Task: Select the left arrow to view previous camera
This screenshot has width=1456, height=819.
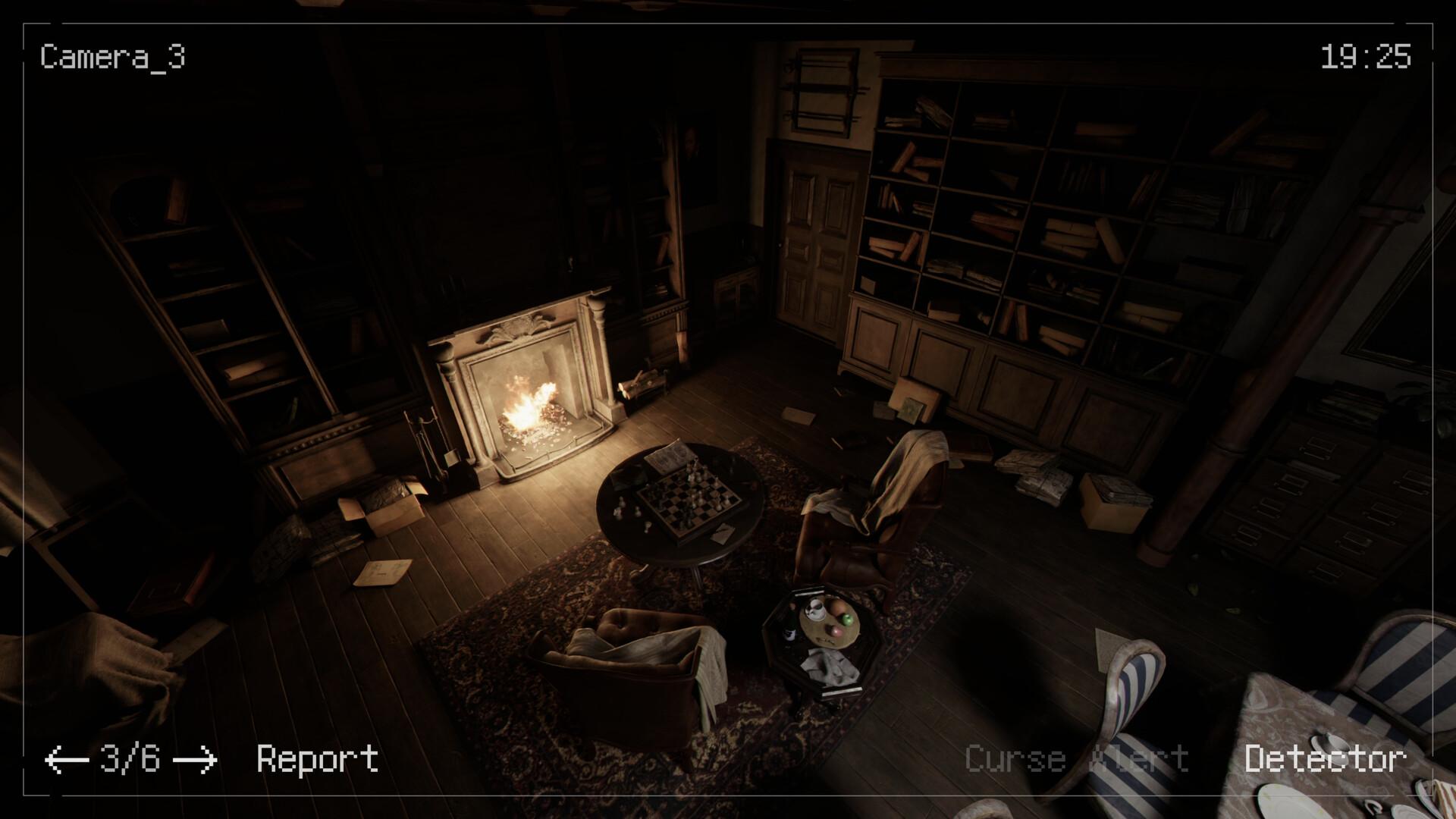Action: pyautogui.click(x=67, y=756)
